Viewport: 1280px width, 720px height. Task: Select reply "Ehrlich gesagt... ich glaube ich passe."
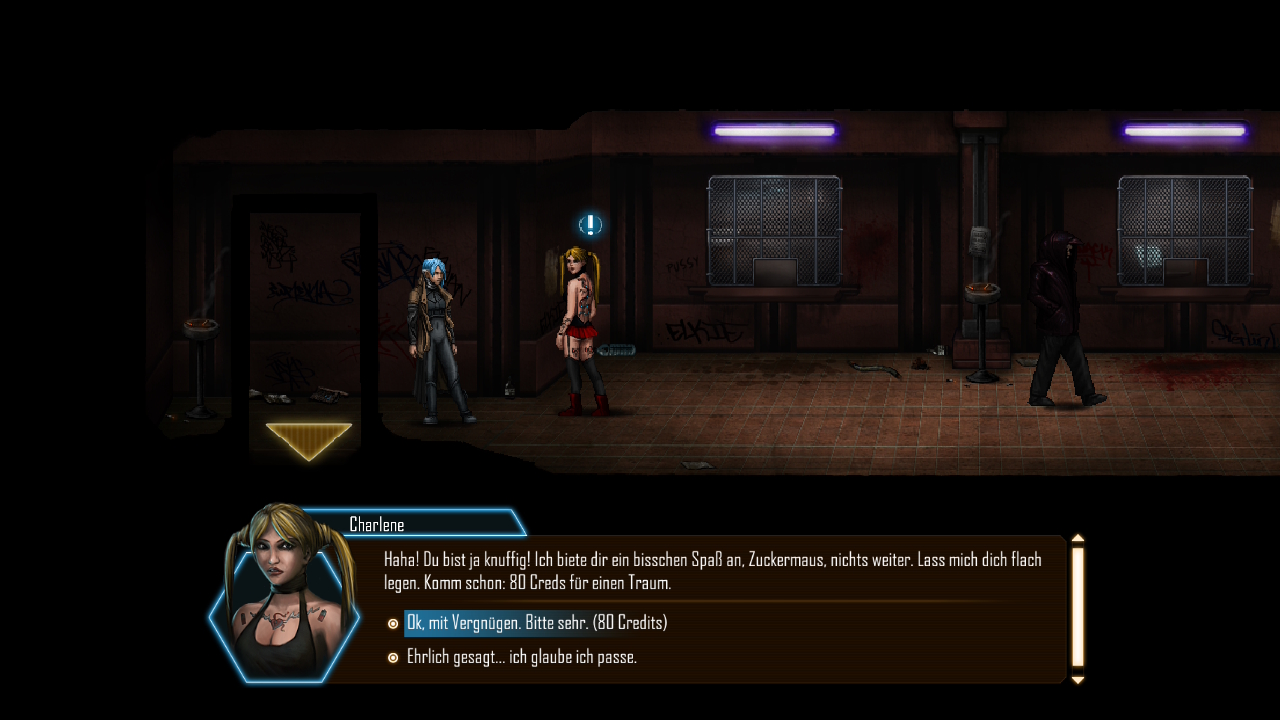[x=521, y=657]
